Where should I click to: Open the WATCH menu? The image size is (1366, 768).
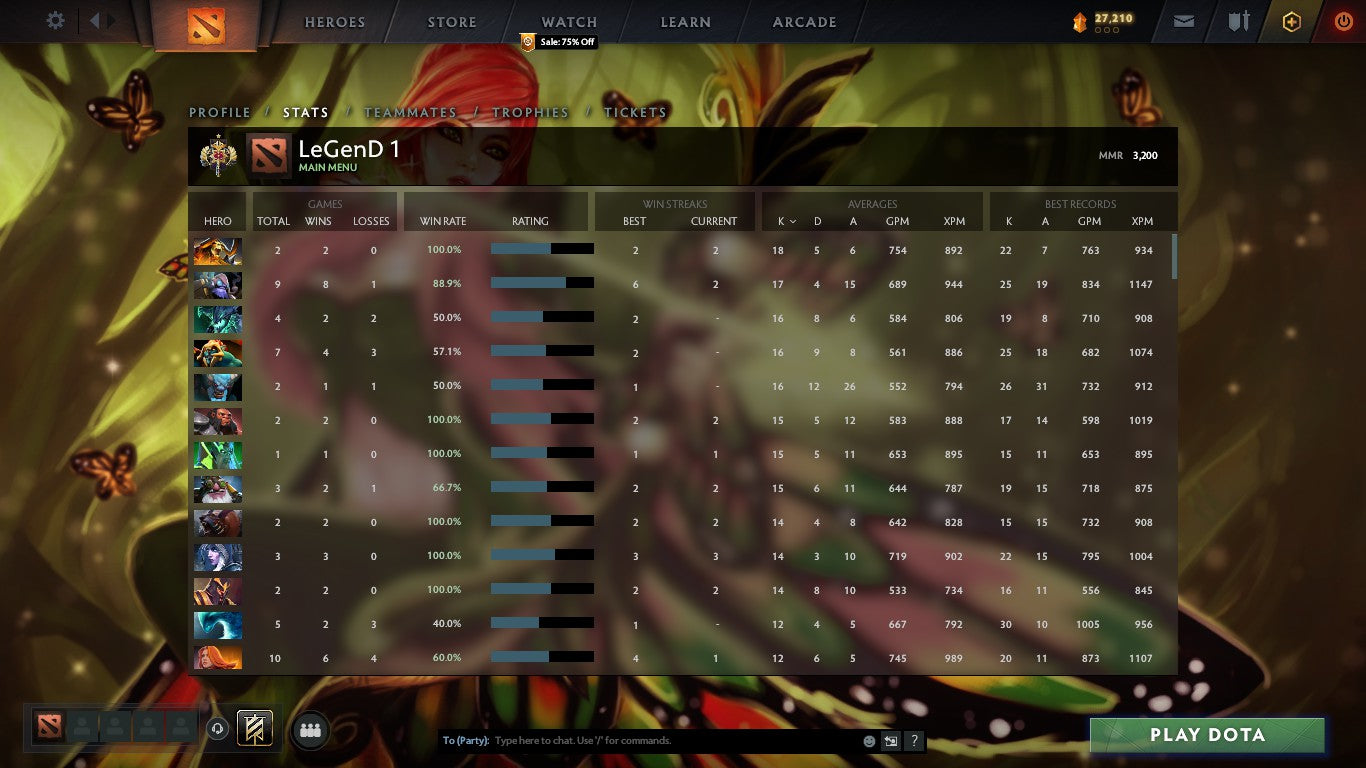coord(568,21)
